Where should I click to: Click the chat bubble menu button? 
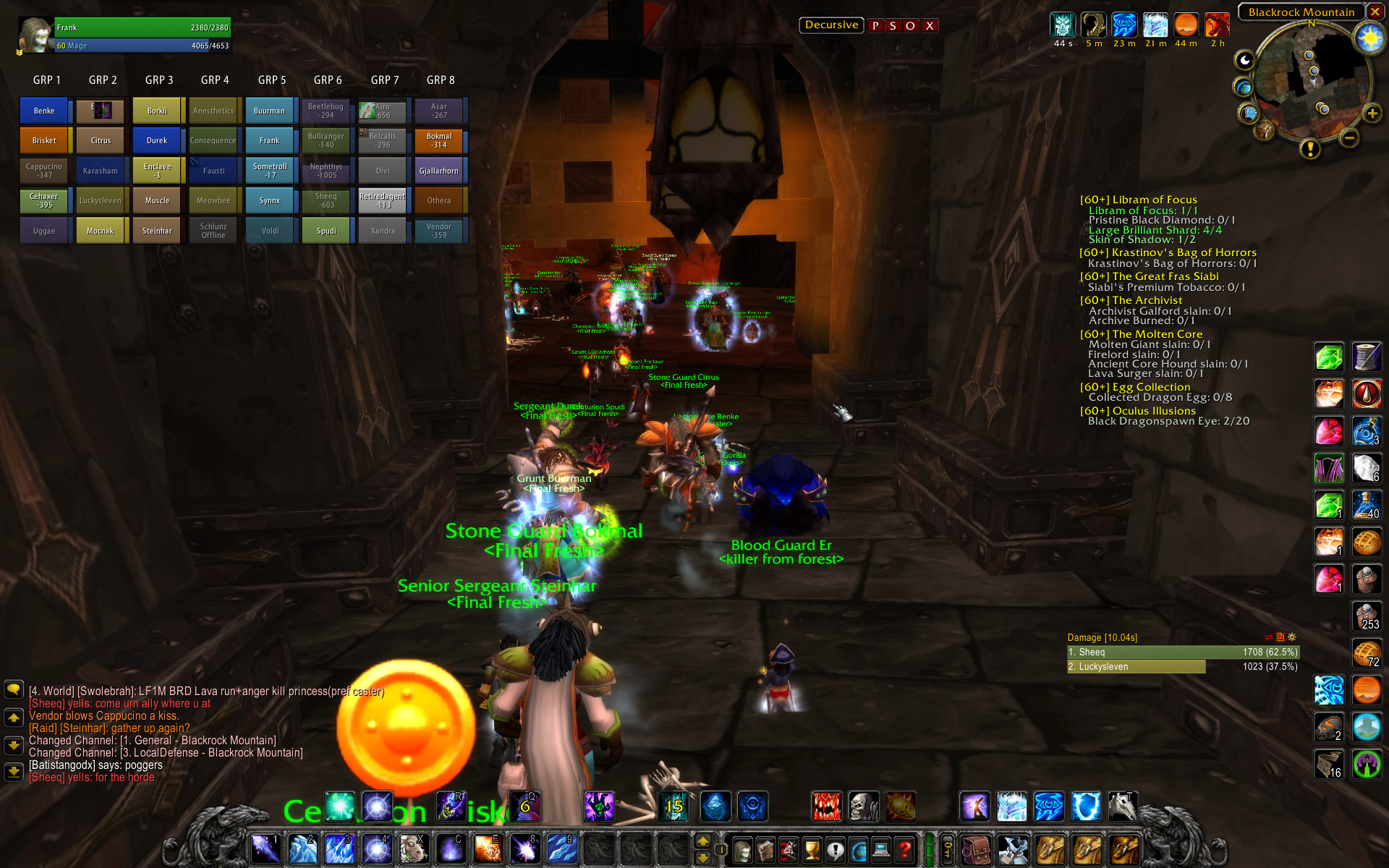tap(14, 689)
